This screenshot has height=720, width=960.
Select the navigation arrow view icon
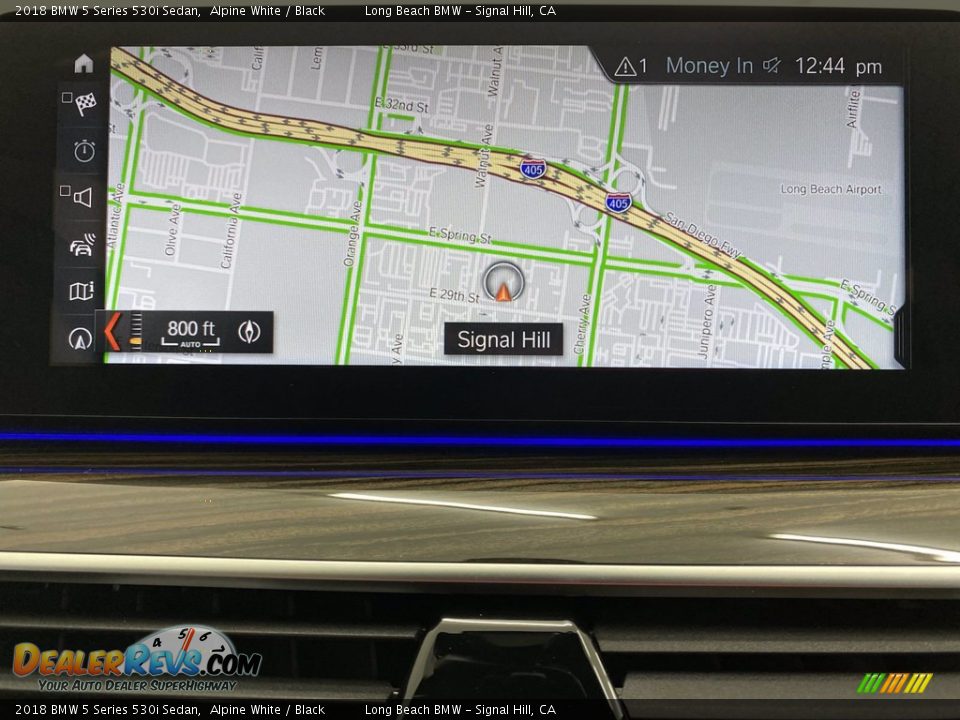(81, 338)
